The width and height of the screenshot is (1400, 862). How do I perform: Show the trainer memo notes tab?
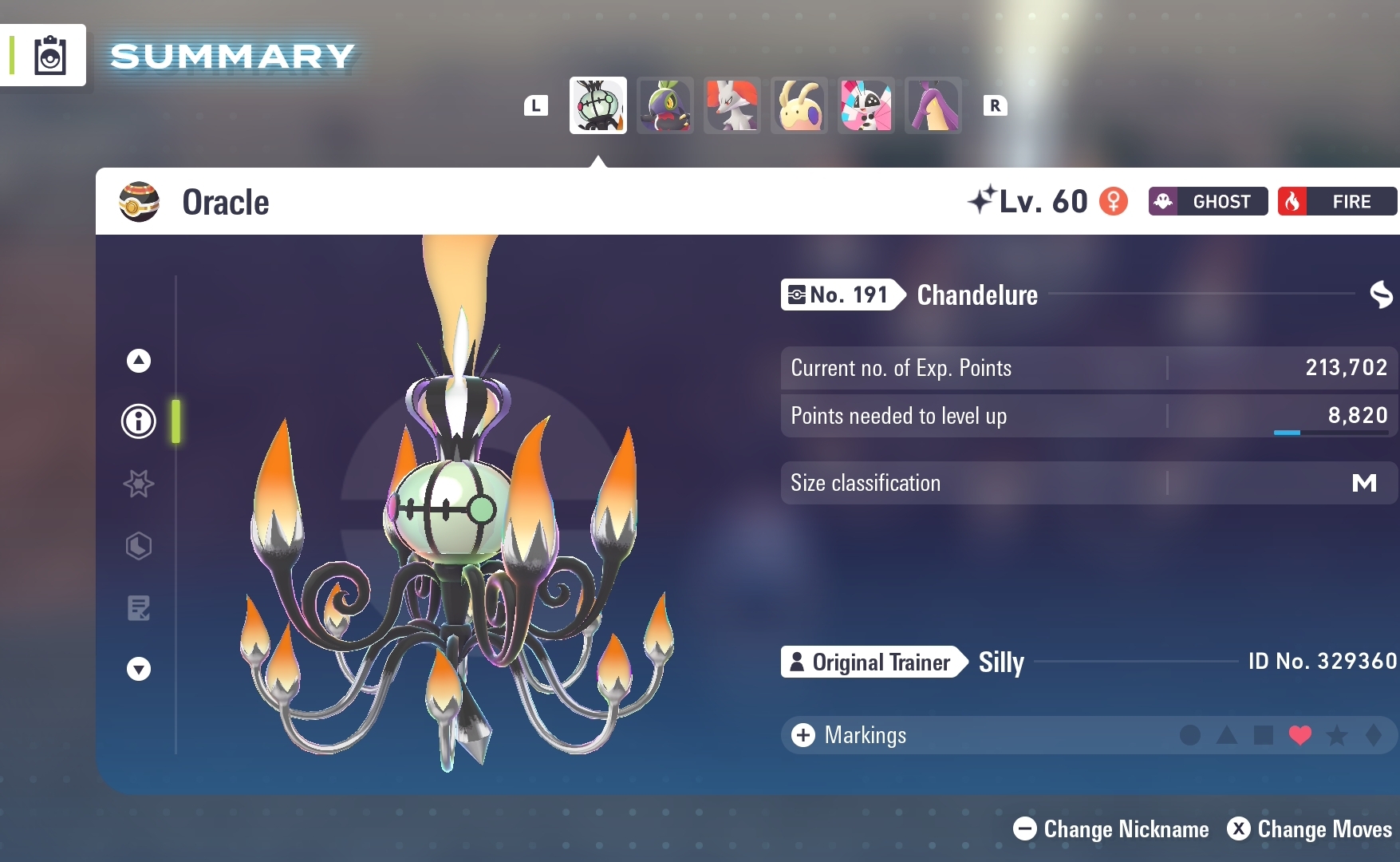pos(139,608)
